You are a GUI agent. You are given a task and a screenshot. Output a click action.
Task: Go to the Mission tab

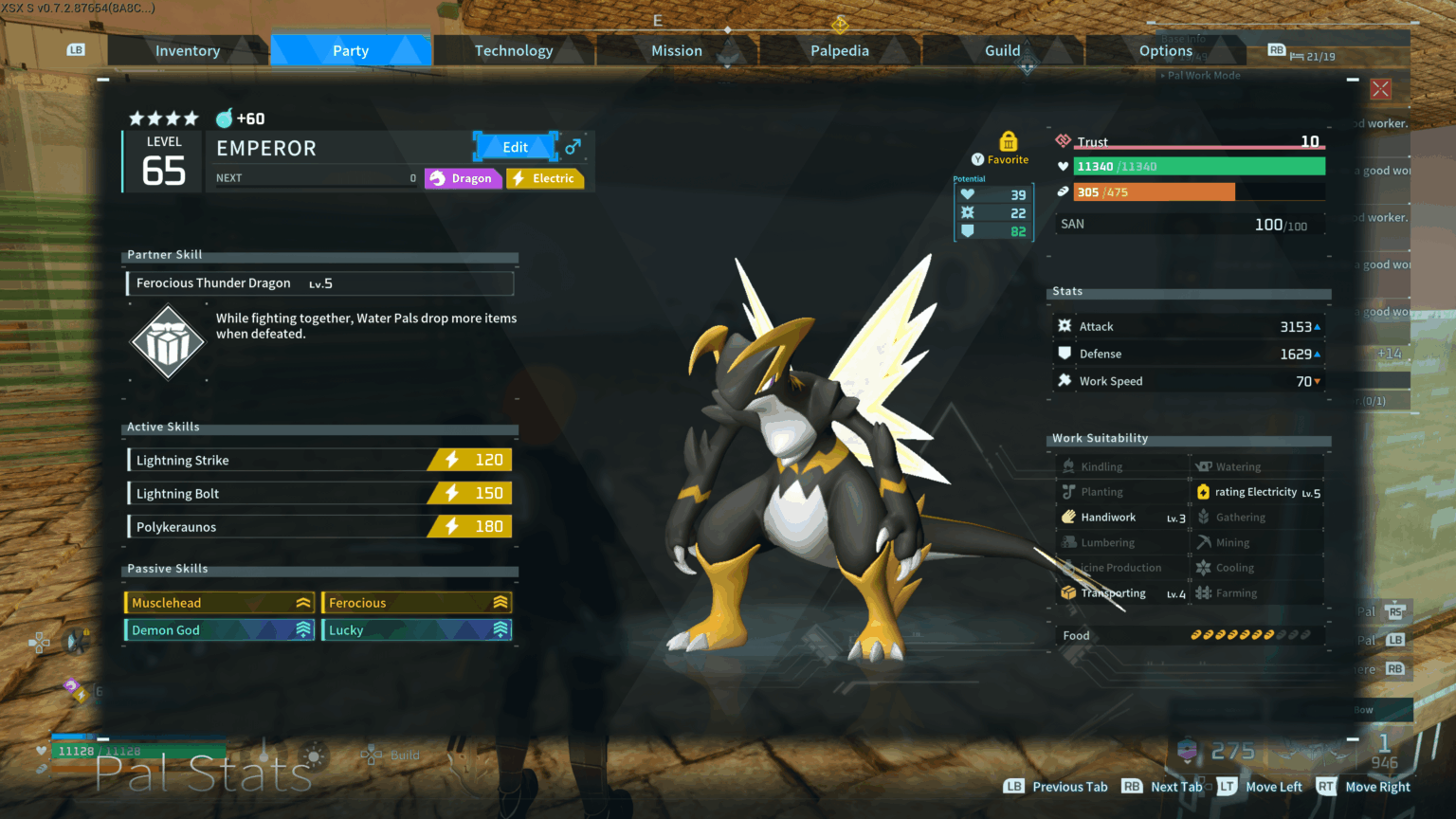(x=677, y=51)
